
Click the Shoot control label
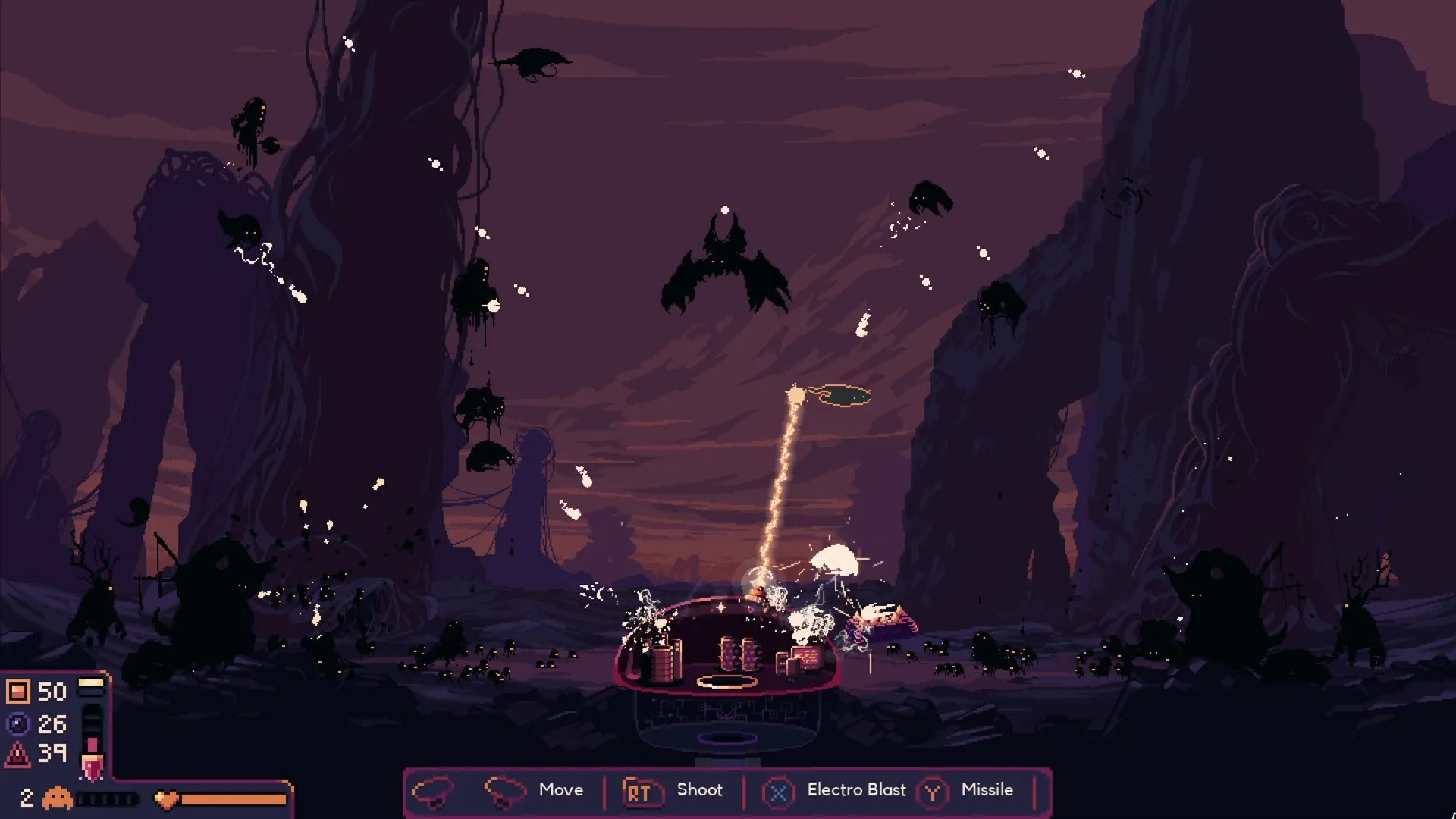[x=699, y=790]
